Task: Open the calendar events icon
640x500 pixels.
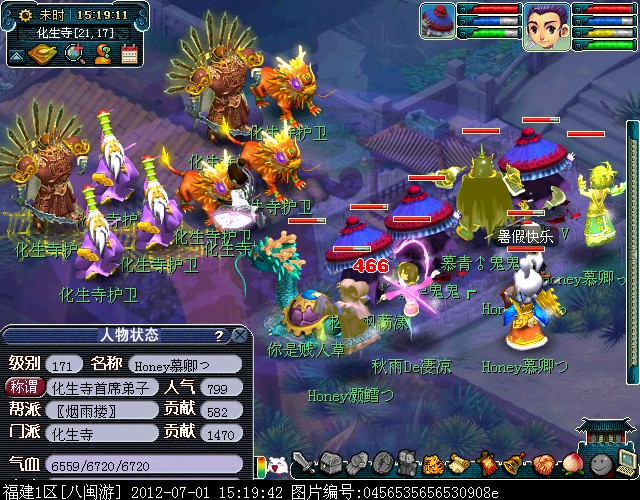Action: (128, 54)
